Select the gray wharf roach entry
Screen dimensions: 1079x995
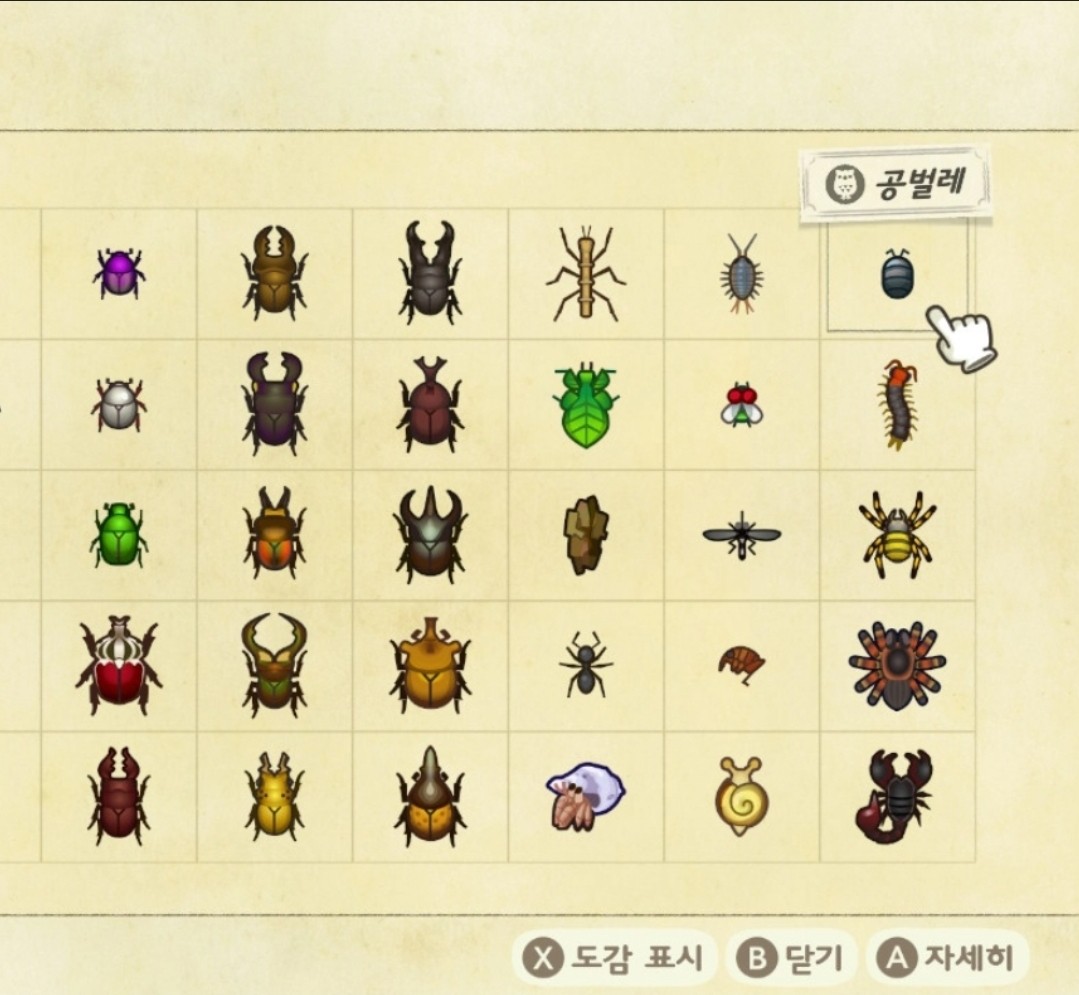tap(741, 274)
